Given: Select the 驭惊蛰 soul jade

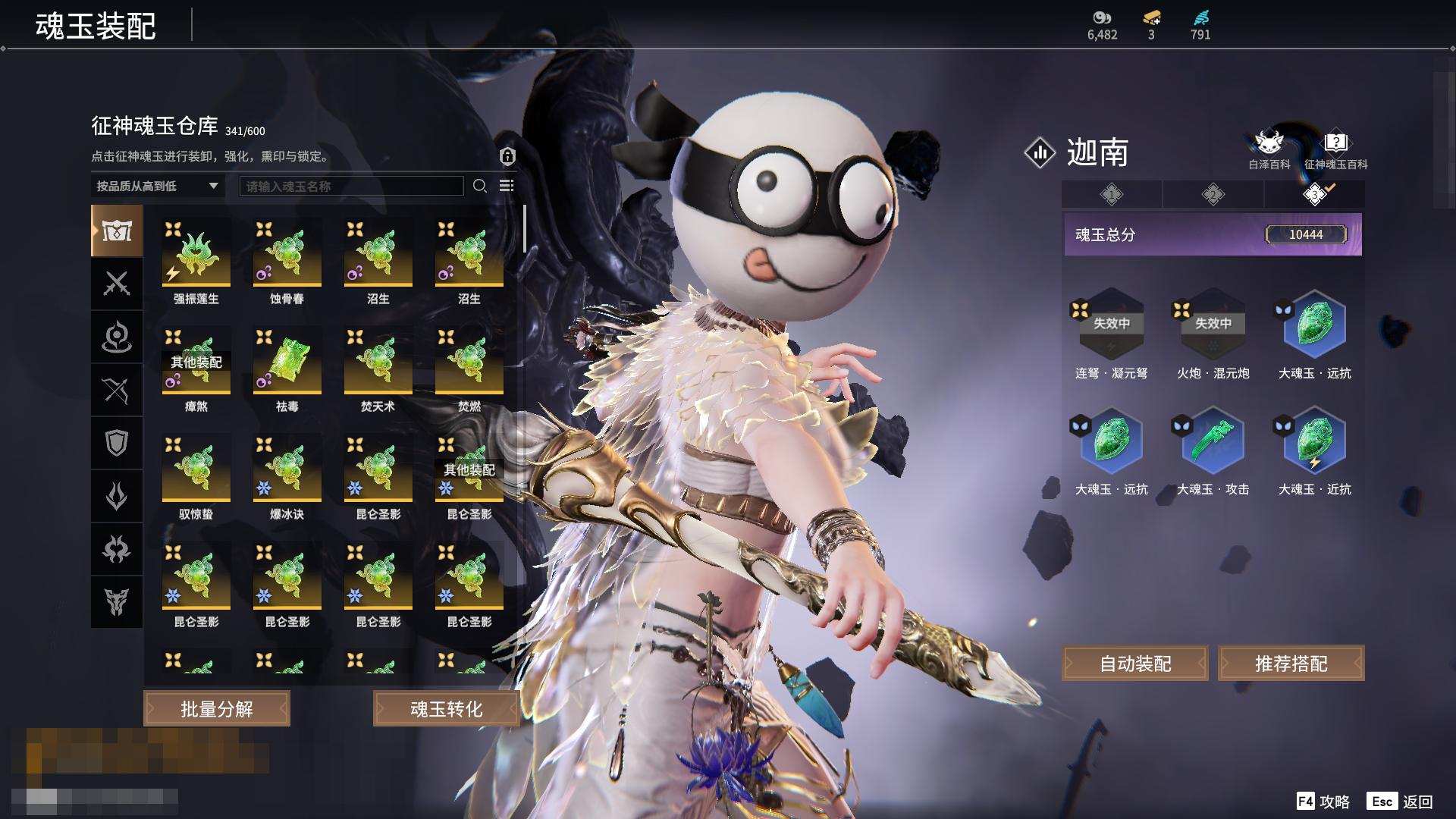Looking at the screenshot, I should [x=196, y=469].
